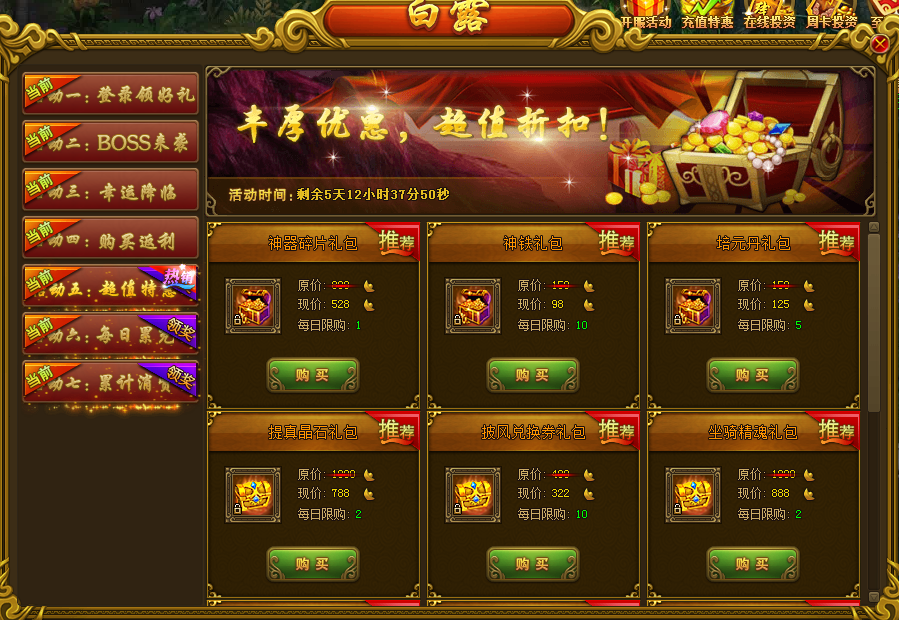Switch to activity six: 每日累充

(x=111, y=334)
